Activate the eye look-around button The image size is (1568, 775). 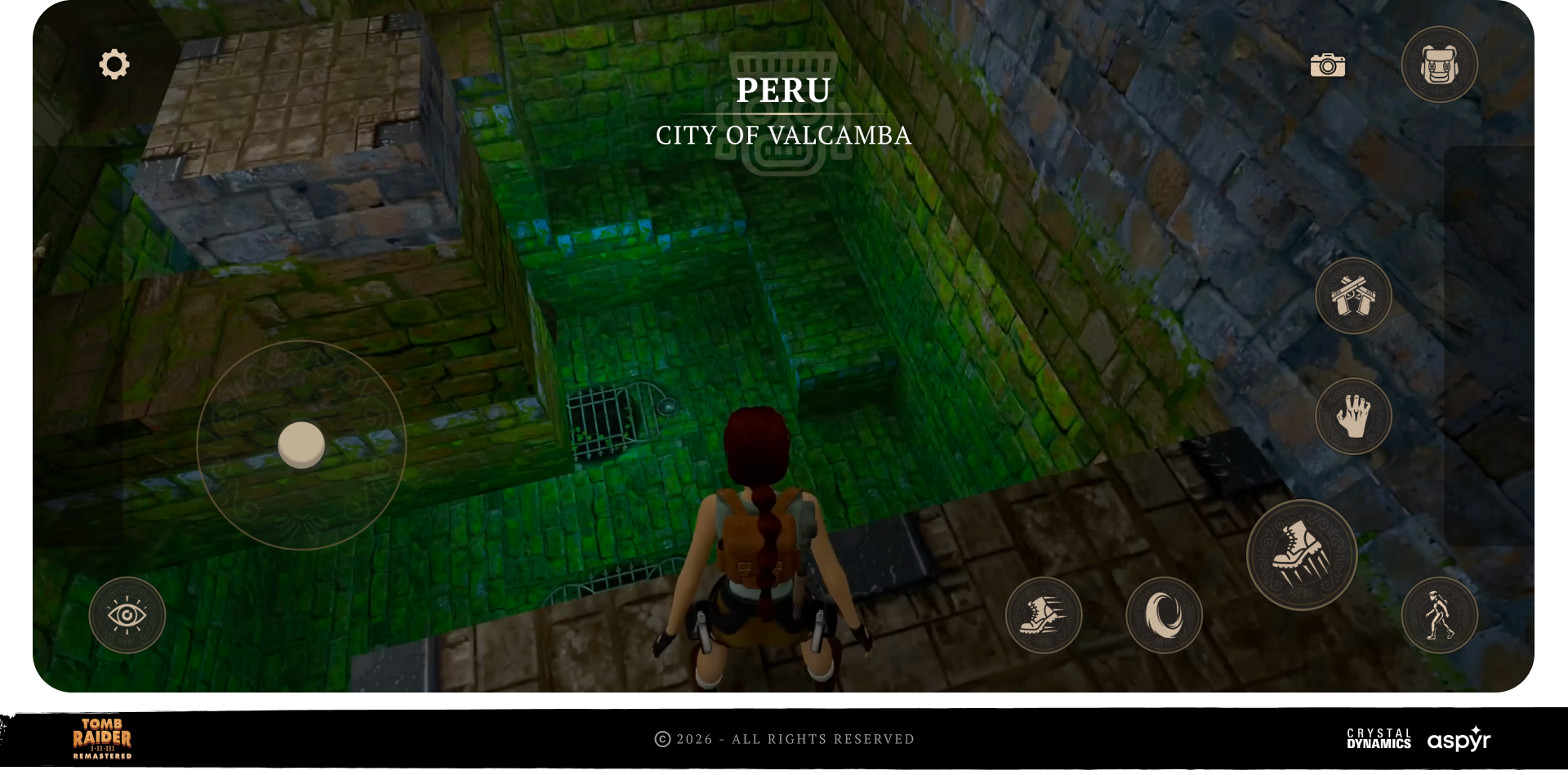pyautogui.click(x=127, y=615)
